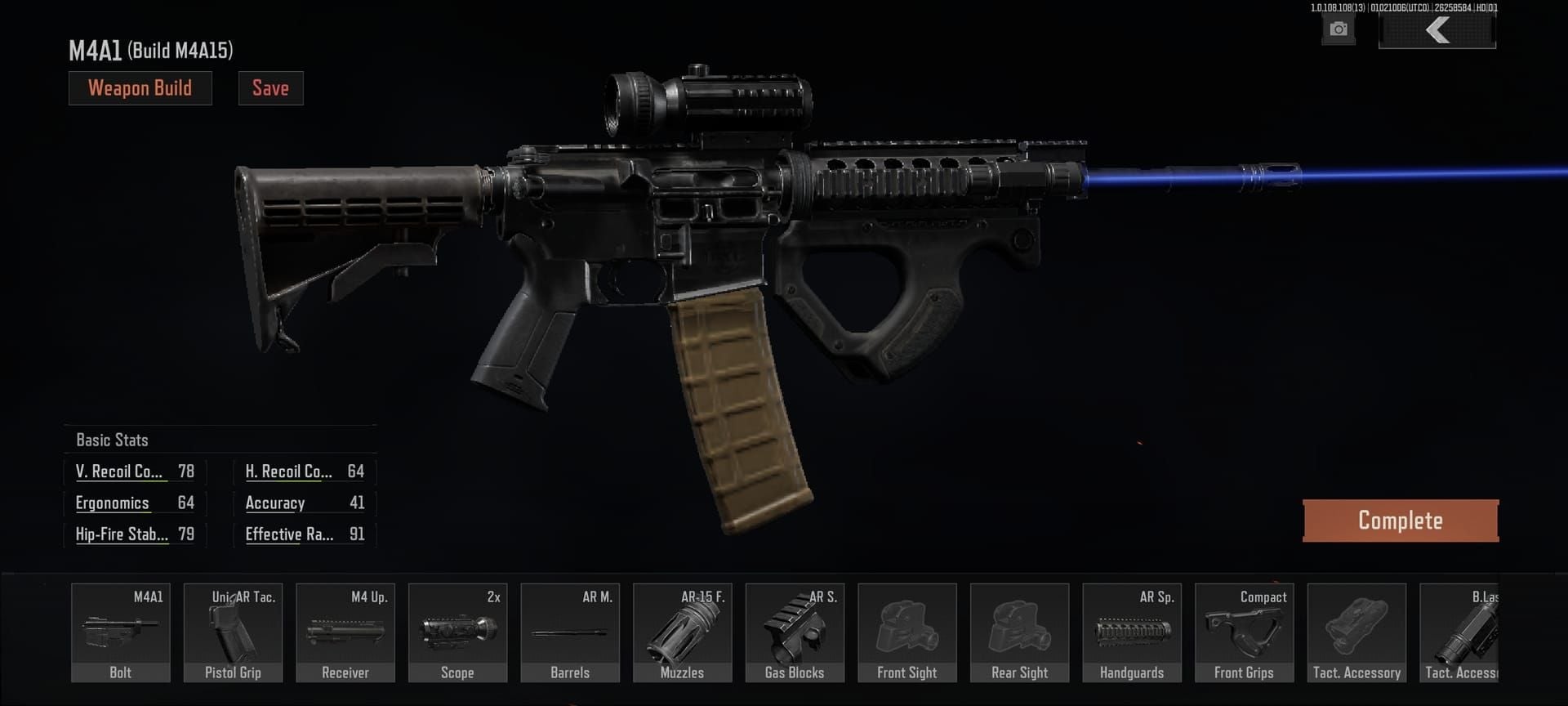Image resolution: width=1568 pixels, height=706 pixels.
Task: Show the V. Recoil Control stat details
Action: coord(119,471)
